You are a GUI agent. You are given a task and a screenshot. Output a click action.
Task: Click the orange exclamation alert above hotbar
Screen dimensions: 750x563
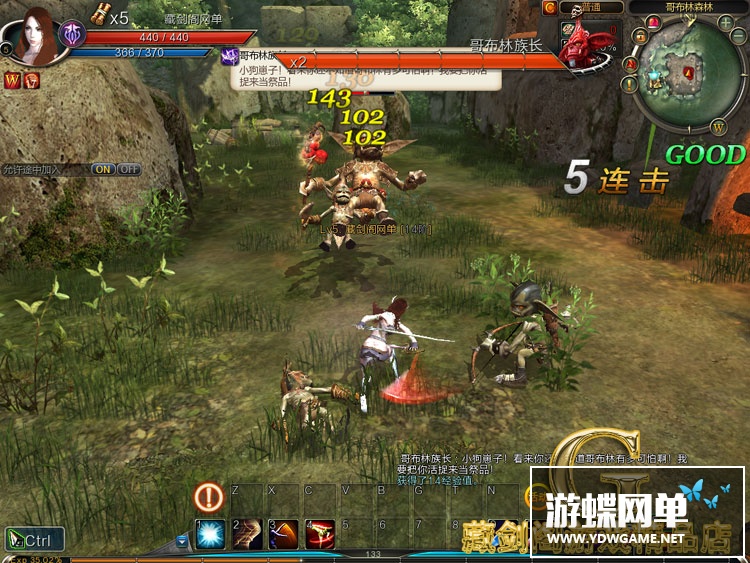pos(208,495)
